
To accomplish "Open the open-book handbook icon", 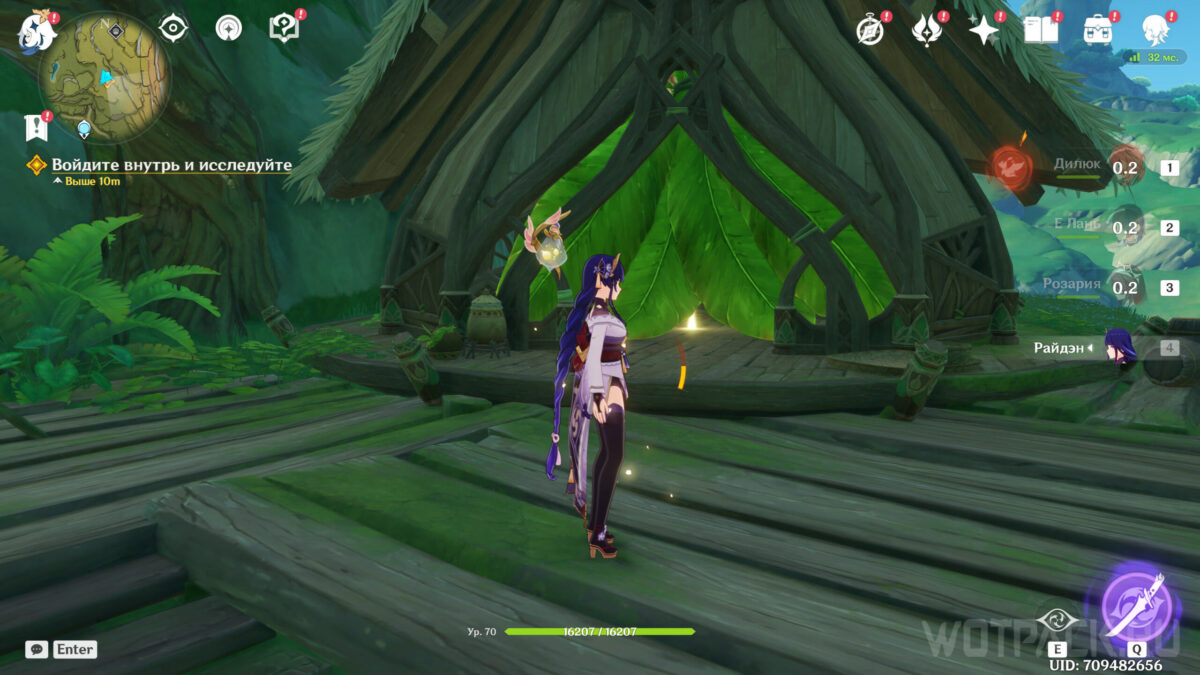I will [1041, 30].
